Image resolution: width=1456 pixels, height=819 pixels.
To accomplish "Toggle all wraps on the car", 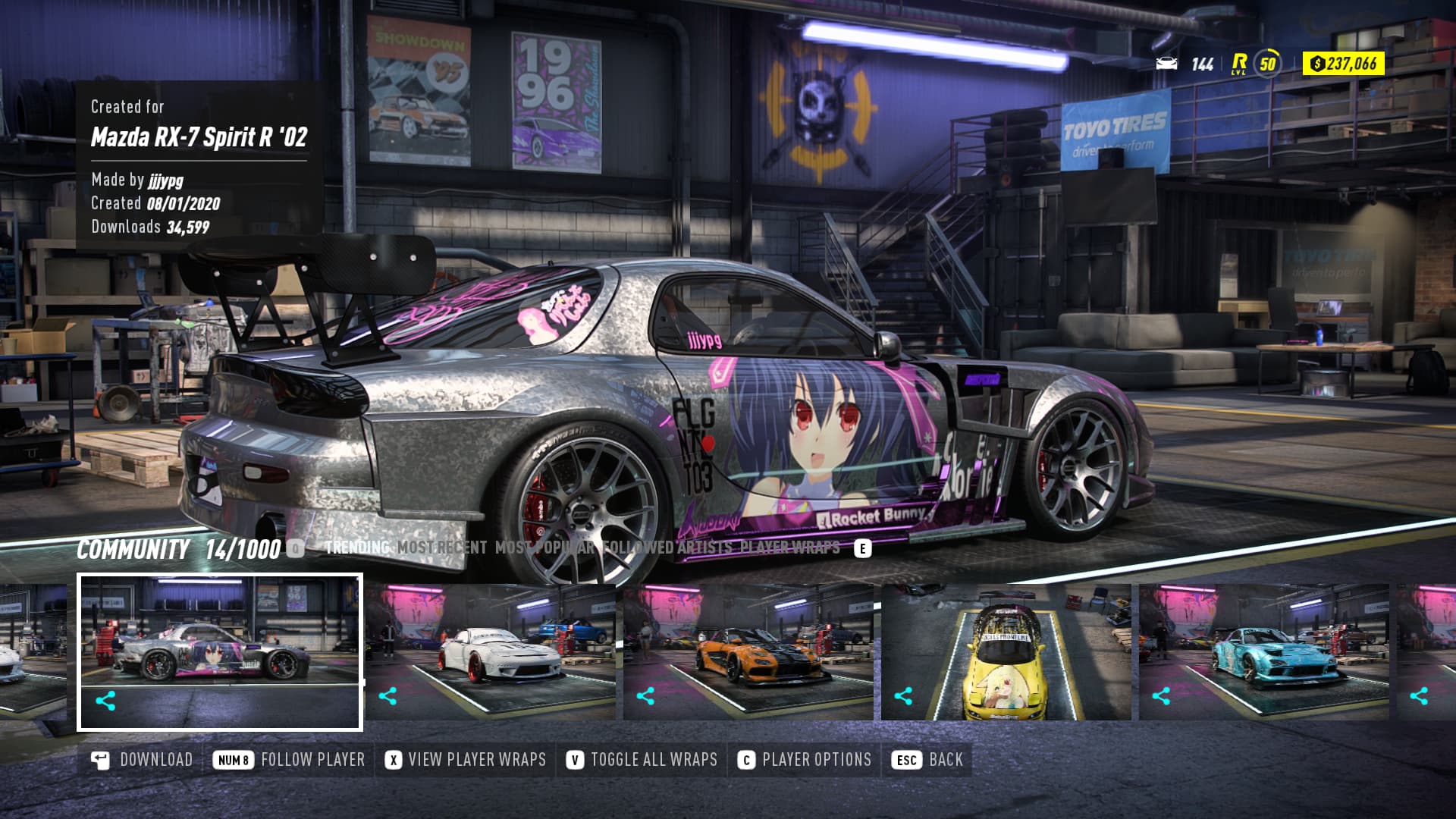I will tap(642, 760).
